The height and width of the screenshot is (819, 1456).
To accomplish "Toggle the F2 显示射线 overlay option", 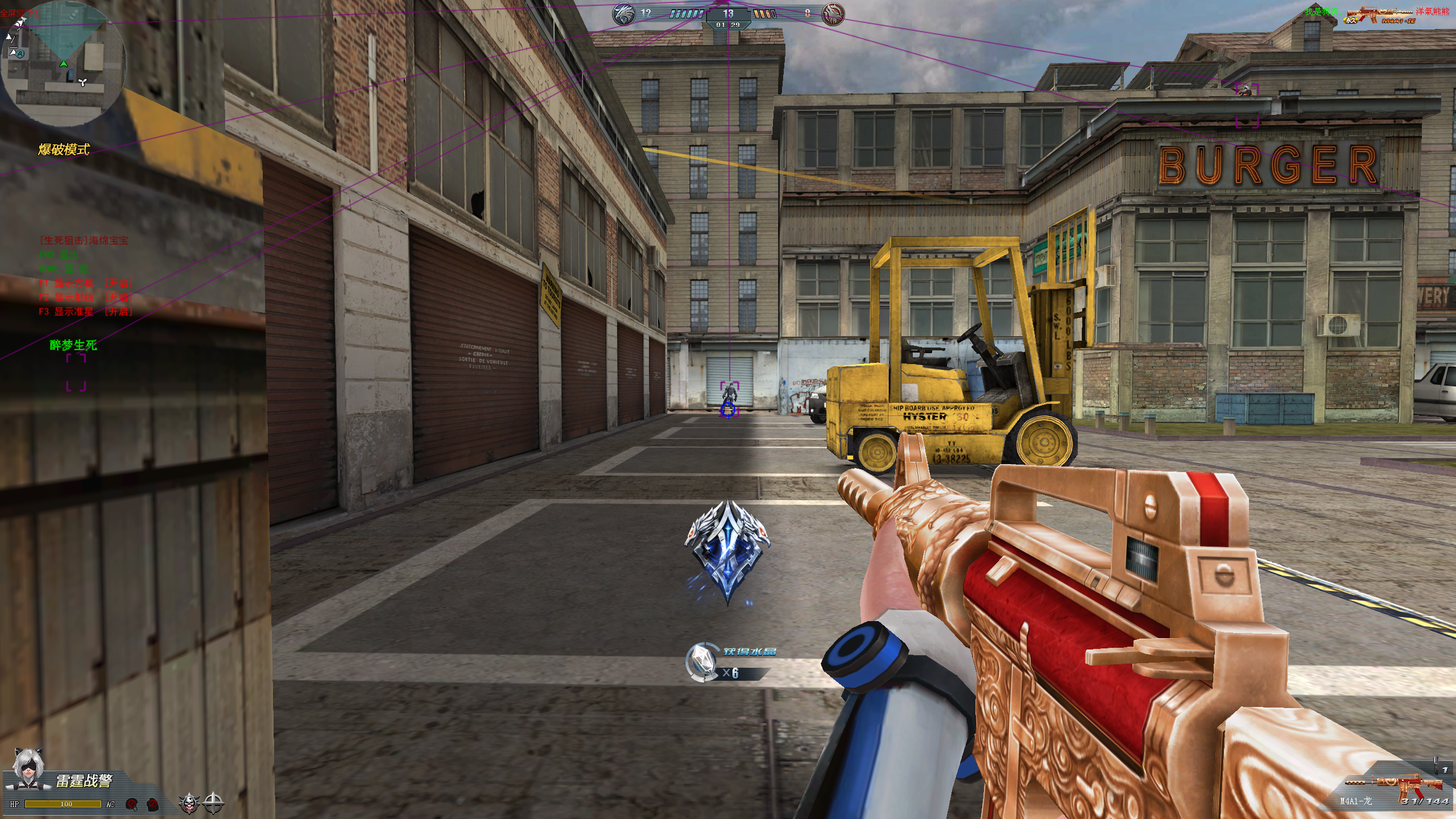I will [x=85, y=297].
